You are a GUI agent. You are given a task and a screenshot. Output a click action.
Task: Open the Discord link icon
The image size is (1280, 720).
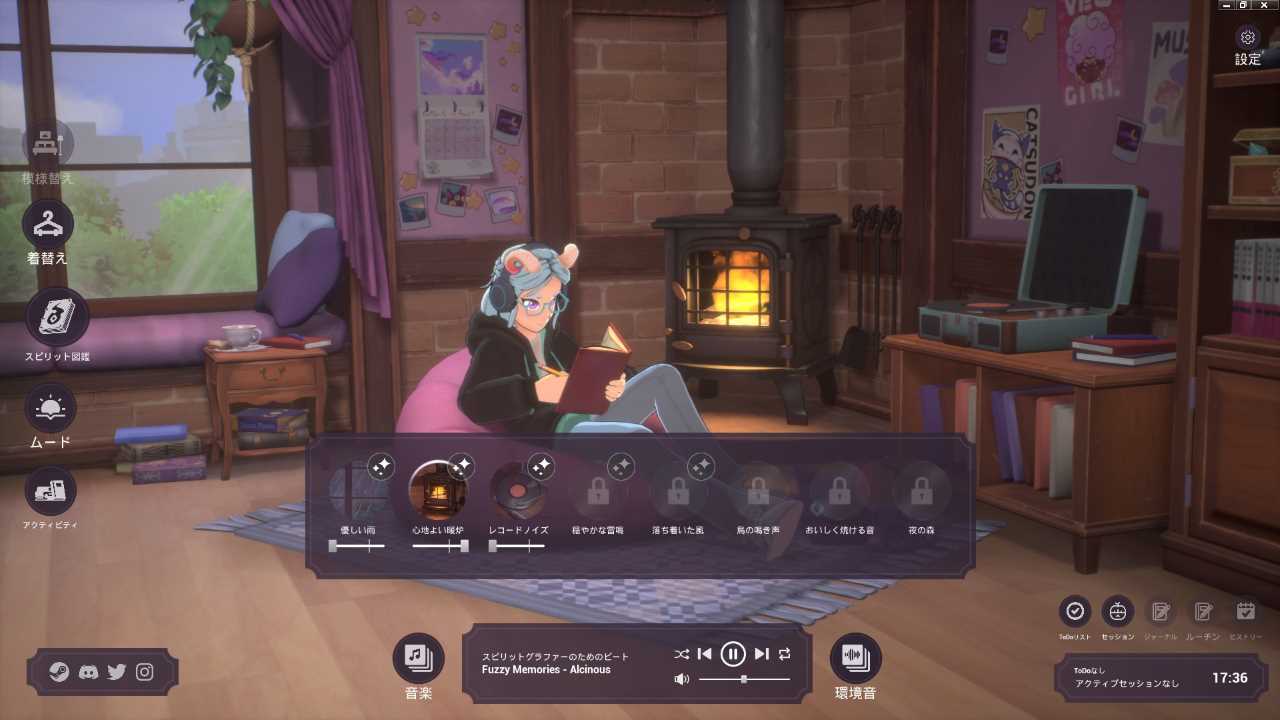pos(88,672)
